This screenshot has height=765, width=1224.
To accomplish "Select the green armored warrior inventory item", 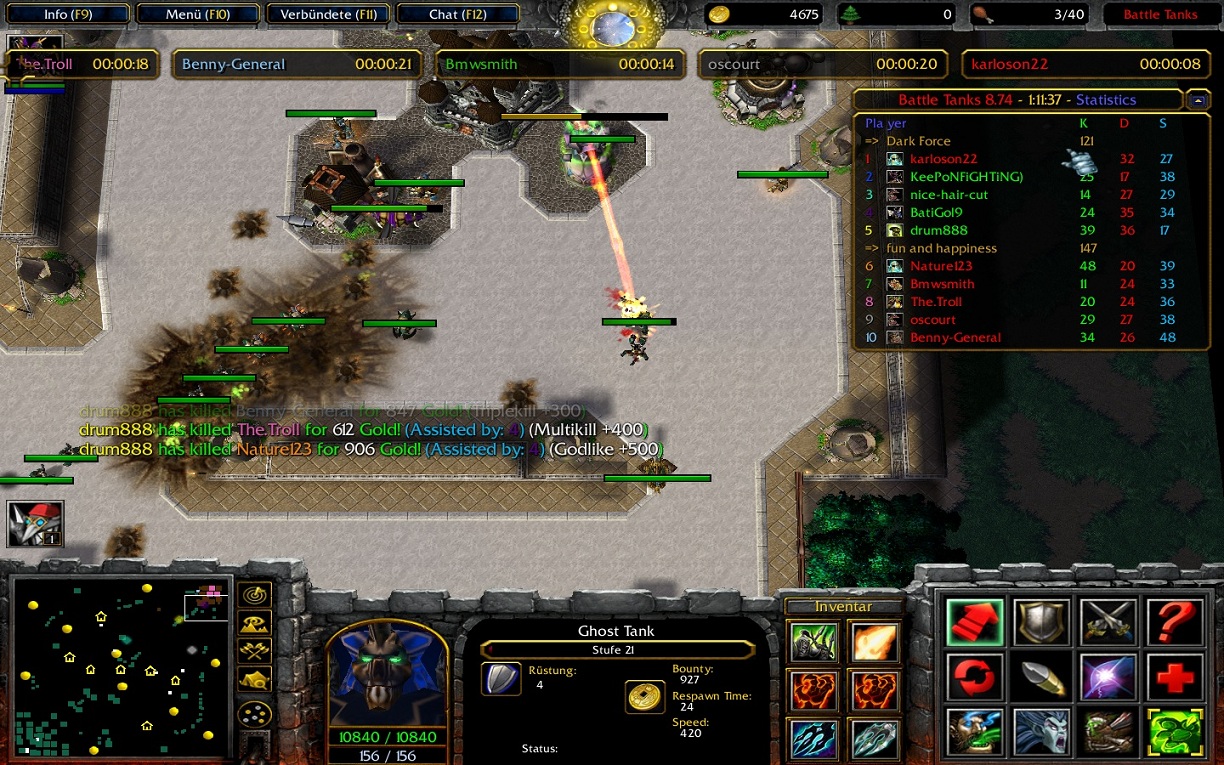I will pyautogui.click(x=813, y=642).
